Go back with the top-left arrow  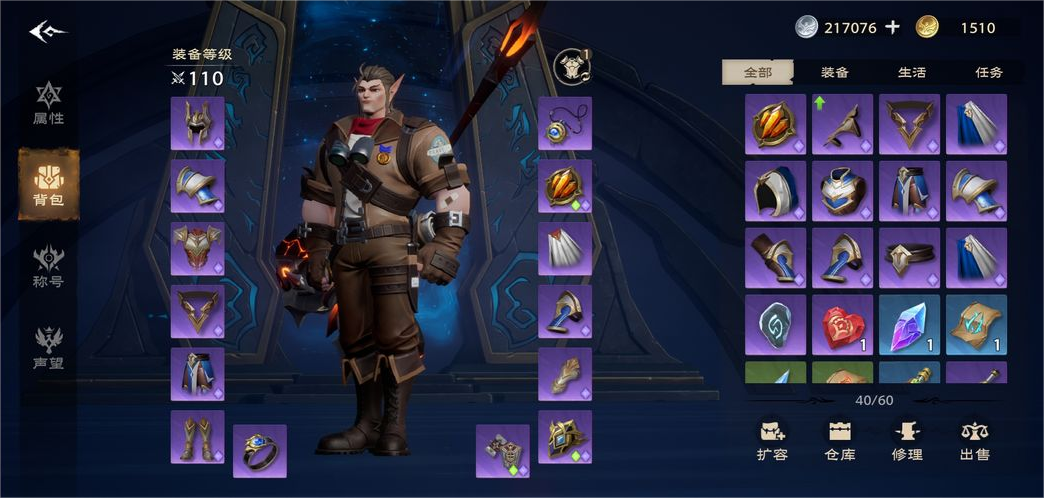coord(47,31)
